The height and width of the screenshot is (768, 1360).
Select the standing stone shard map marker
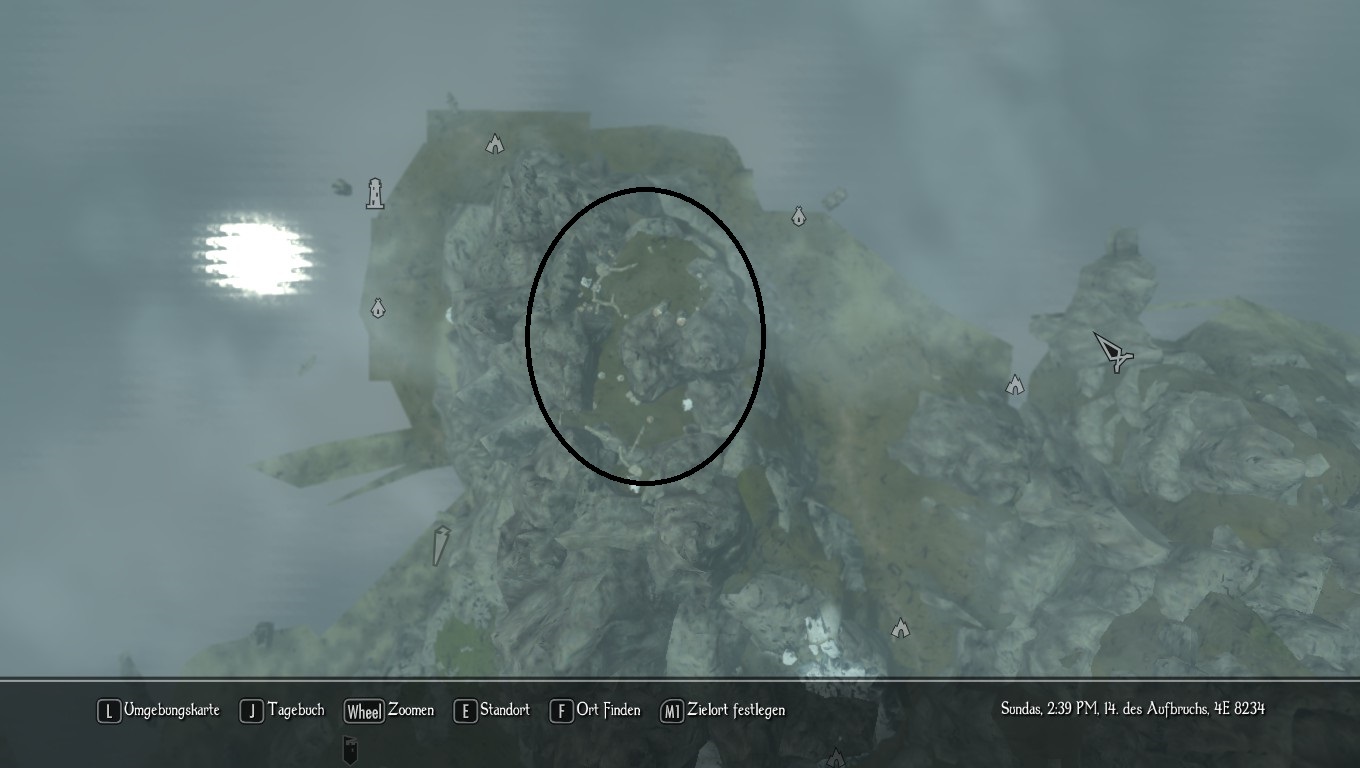[441, 545]
